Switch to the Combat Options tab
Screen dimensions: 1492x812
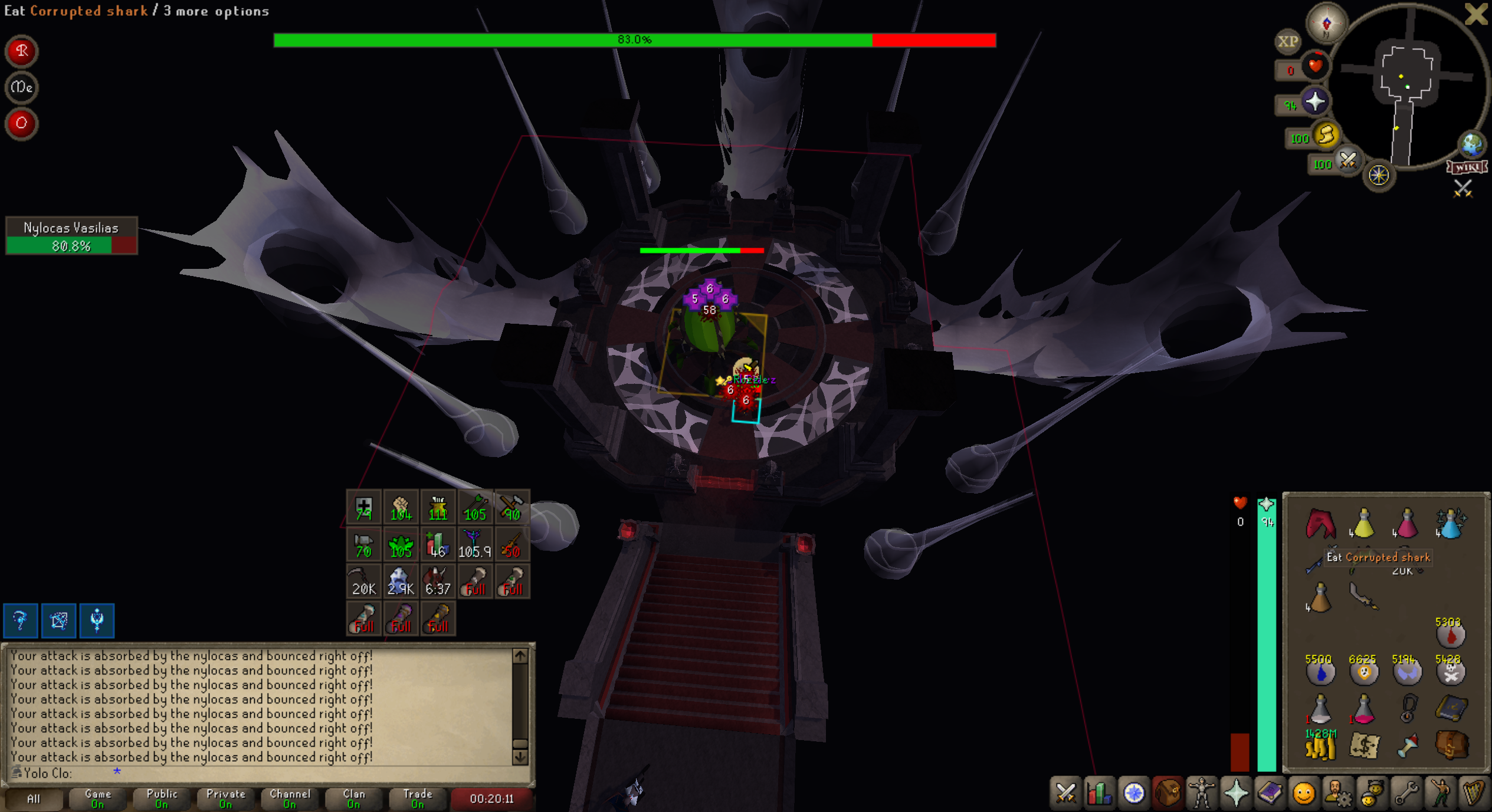click(1065, 793)
